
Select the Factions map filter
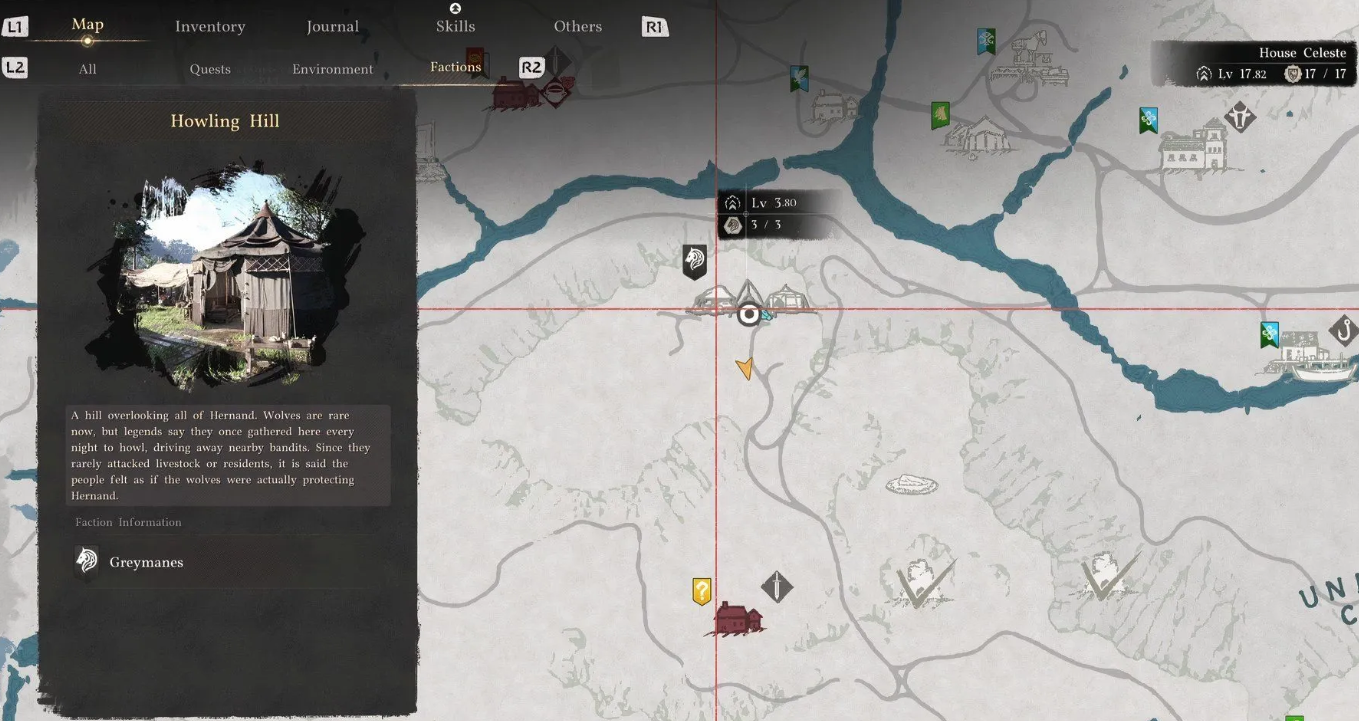456,67
